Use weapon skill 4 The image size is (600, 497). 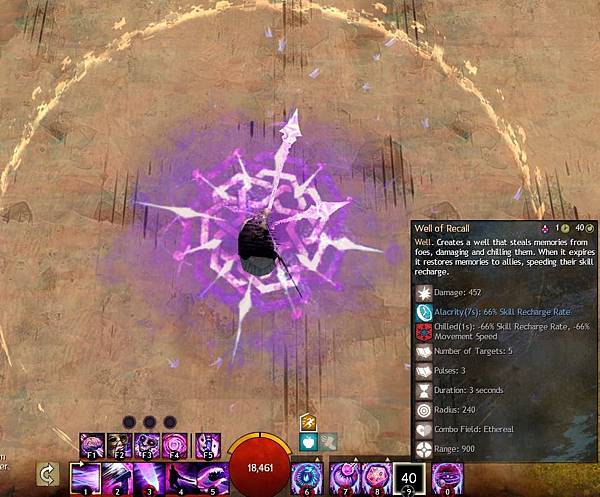(179, 478)
